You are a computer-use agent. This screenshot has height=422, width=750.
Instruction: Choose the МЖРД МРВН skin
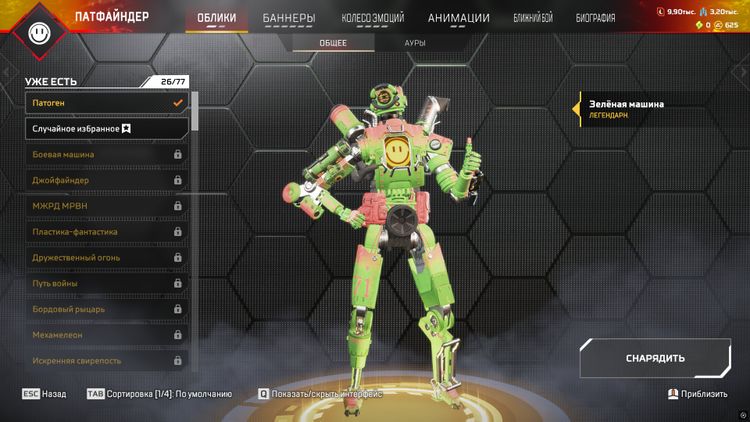click(x=107, y=206)
